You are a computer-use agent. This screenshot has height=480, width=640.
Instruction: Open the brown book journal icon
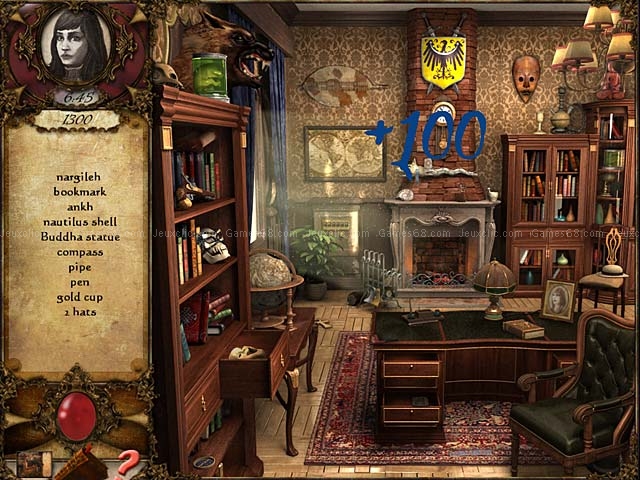(82, 466)
